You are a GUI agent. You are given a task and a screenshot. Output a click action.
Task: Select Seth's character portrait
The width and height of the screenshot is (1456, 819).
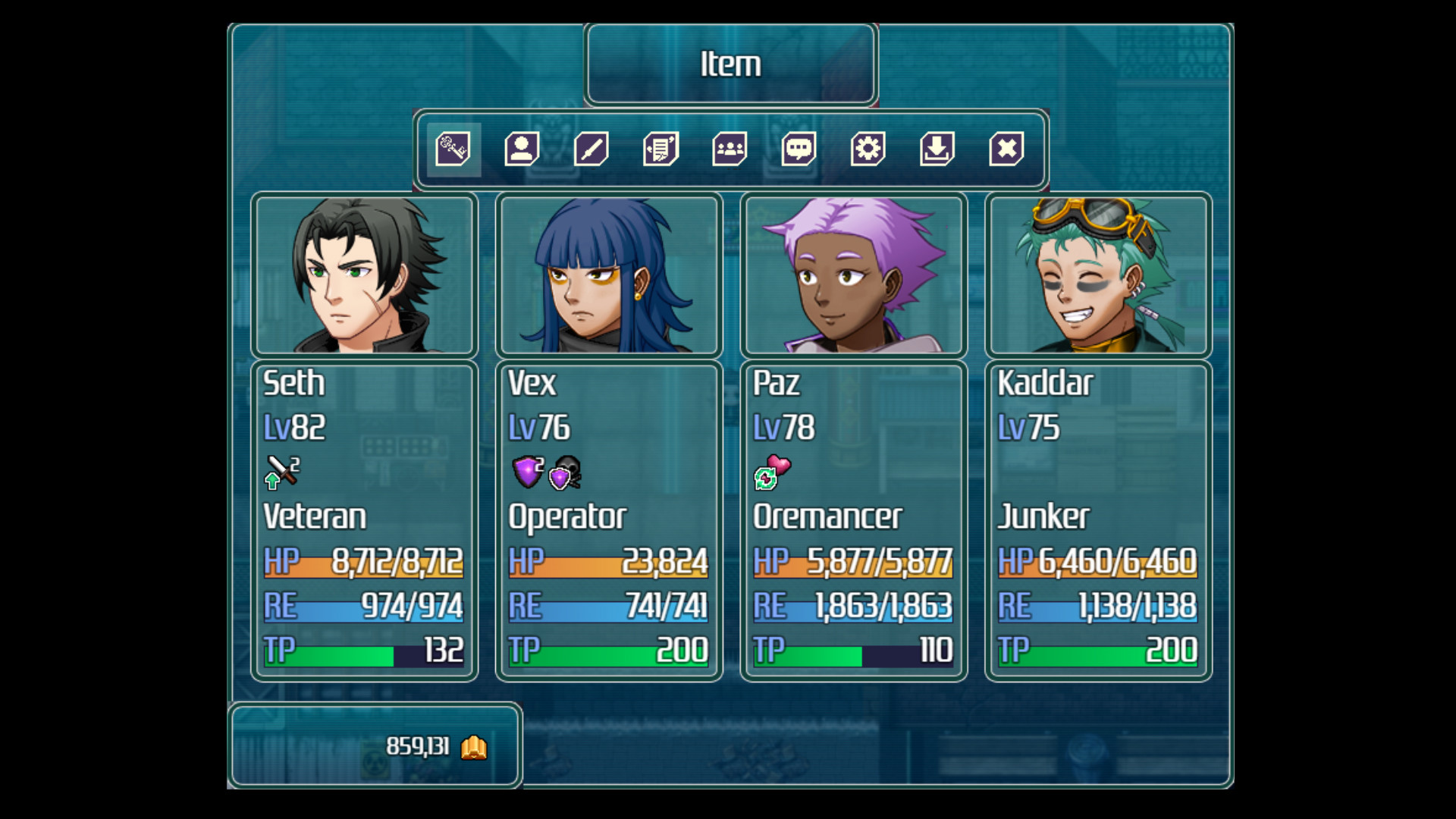362,275
